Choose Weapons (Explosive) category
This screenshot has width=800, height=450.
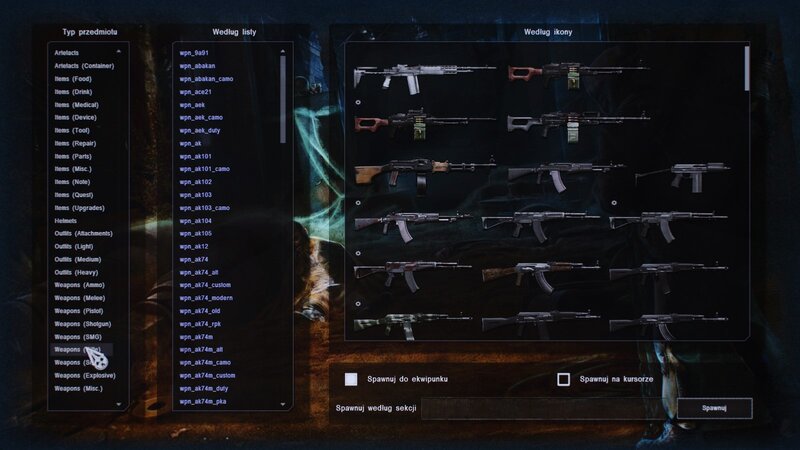83,375
